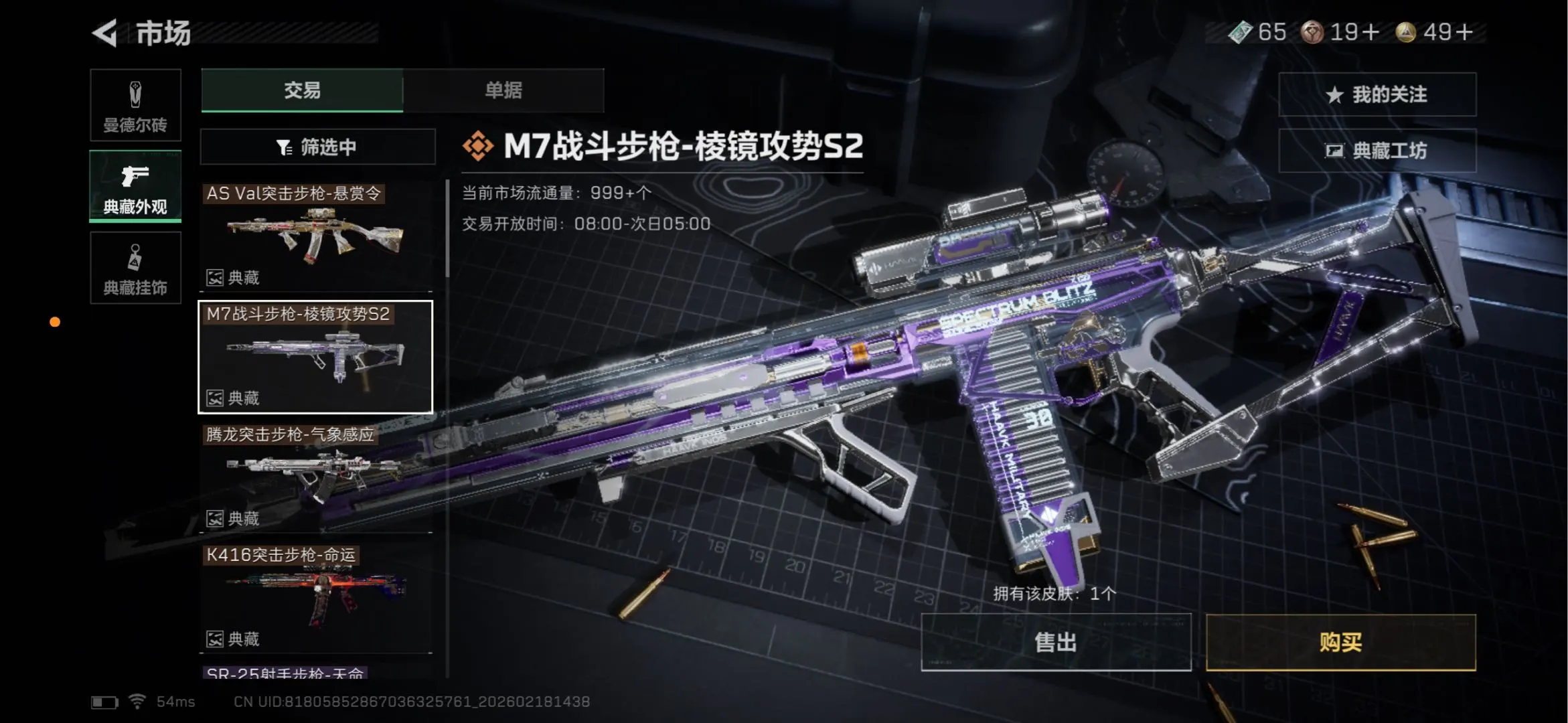Open 我的关注 favorites list
This screenshot has width=1568, height=723.
point(1377,94)
